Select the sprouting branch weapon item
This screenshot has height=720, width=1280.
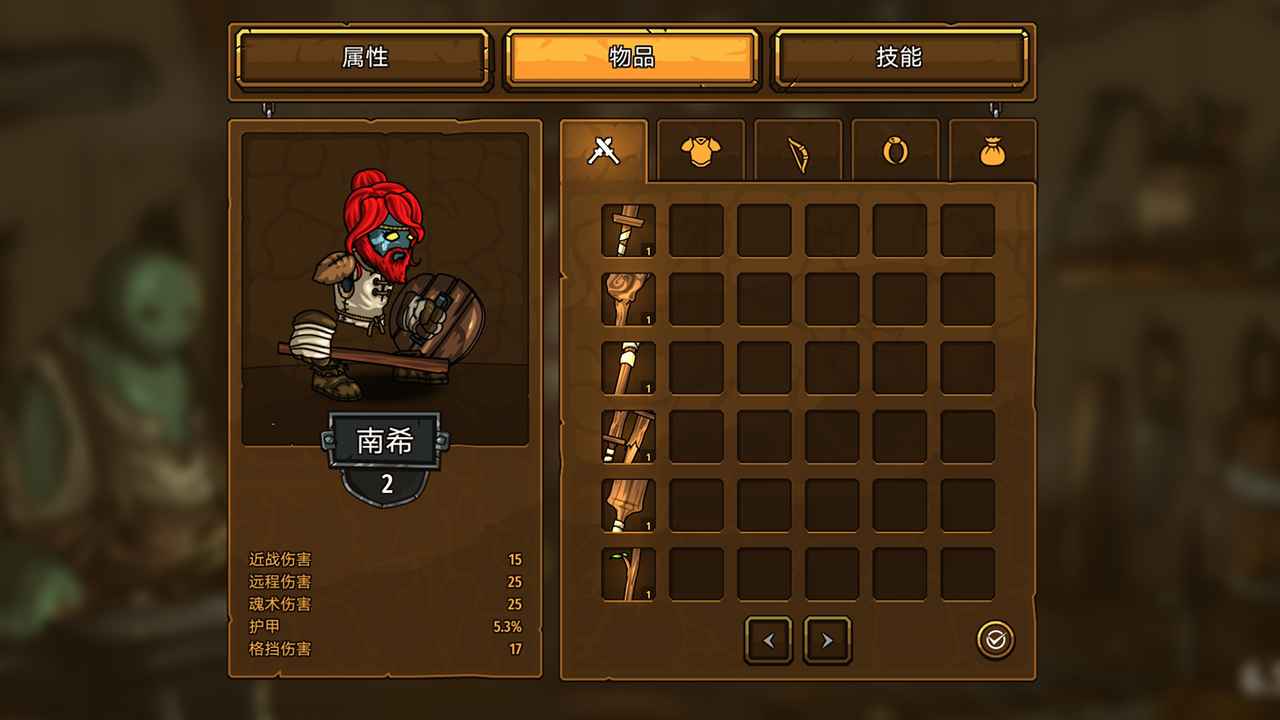(x=628, y=574)
